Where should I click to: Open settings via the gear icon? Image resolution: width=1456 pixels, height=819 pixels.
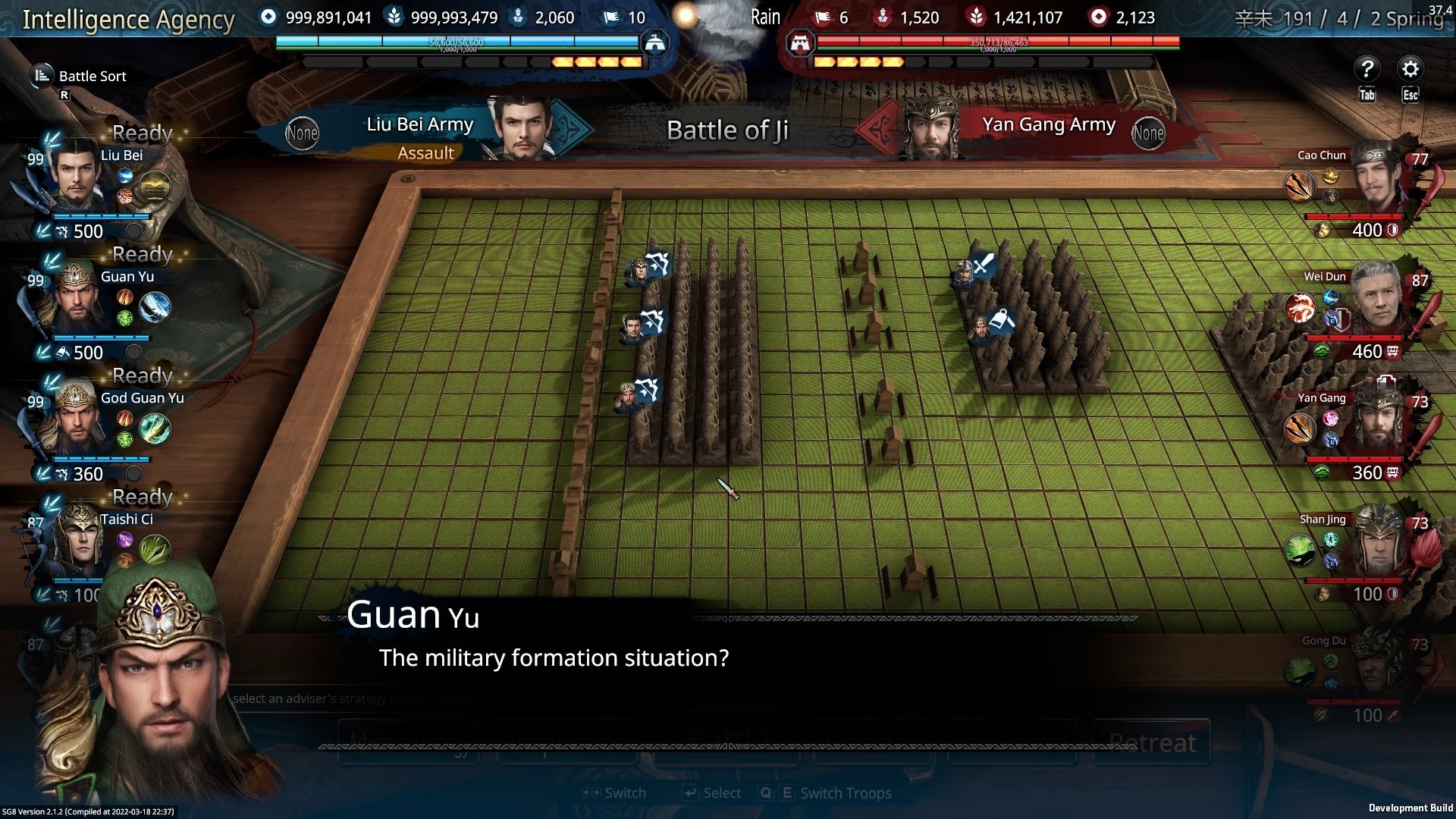point(1410,70)
